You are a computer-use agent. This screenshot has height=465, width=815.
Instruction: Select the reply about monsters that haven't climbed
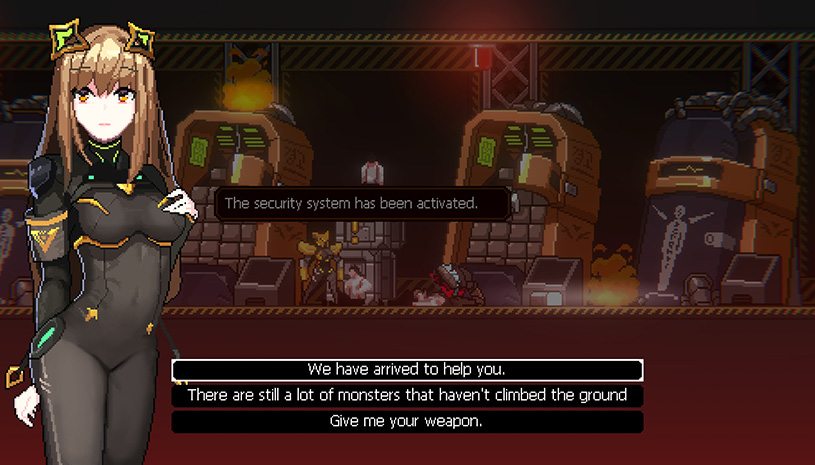pyautogui.click(x=407, y=396)
